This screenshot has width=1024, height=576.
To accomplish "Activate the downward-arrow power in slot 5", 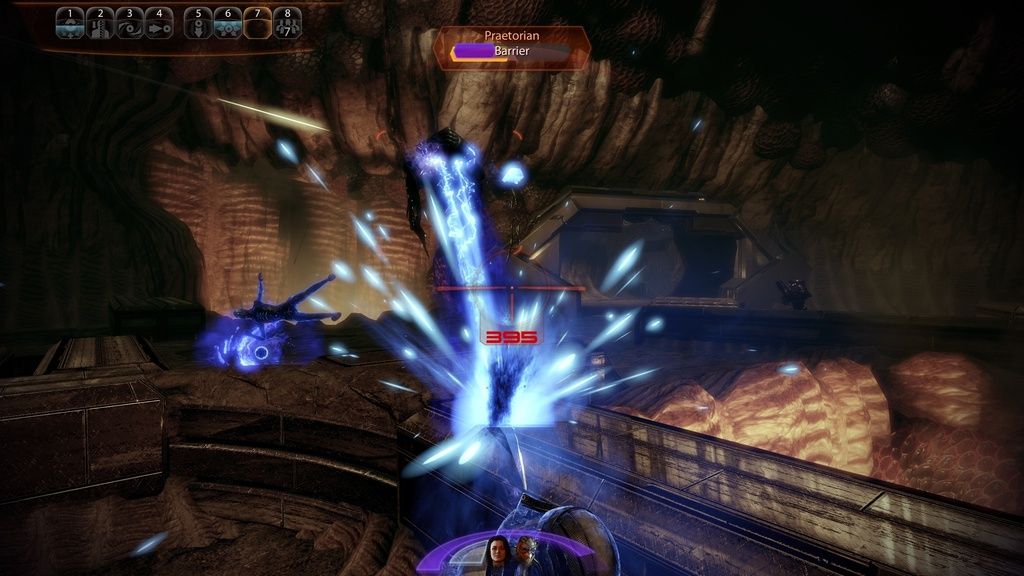I will (x=198, y=23).
